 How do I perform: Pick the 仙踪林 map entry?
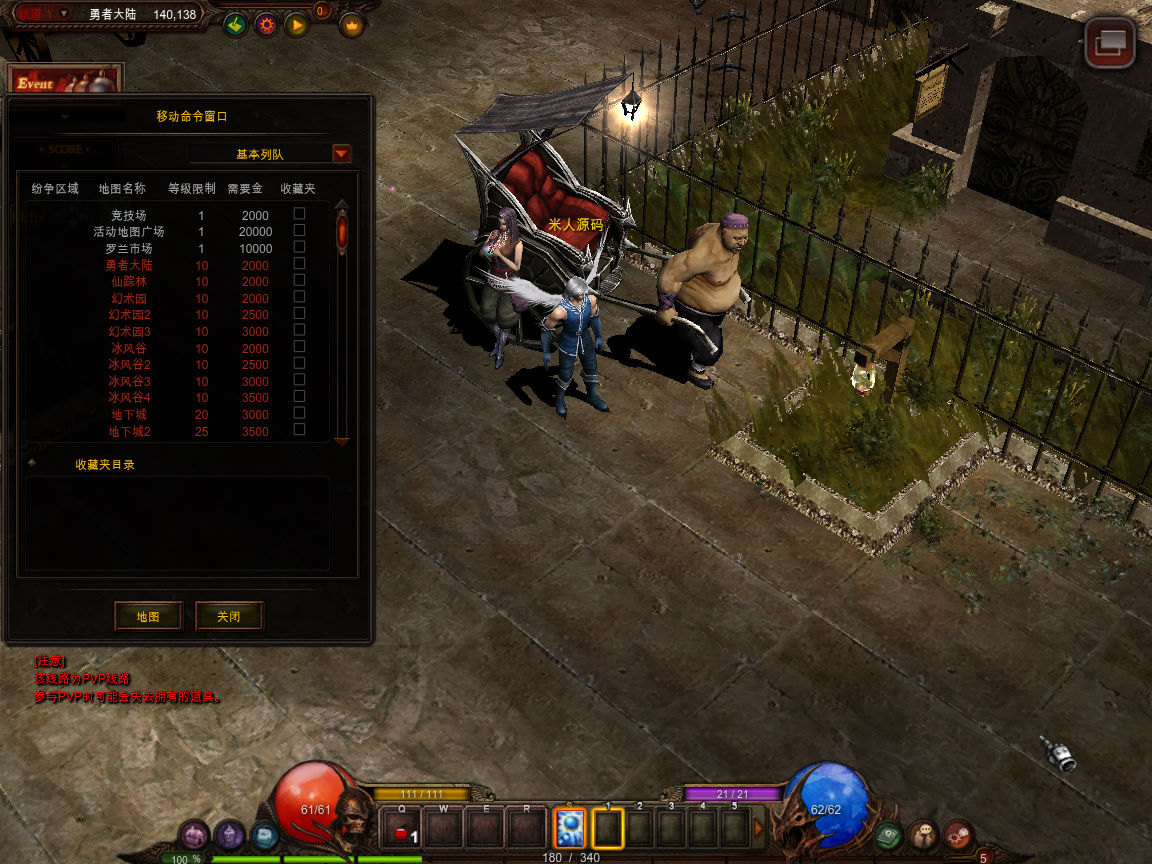[x=128, y=282]
